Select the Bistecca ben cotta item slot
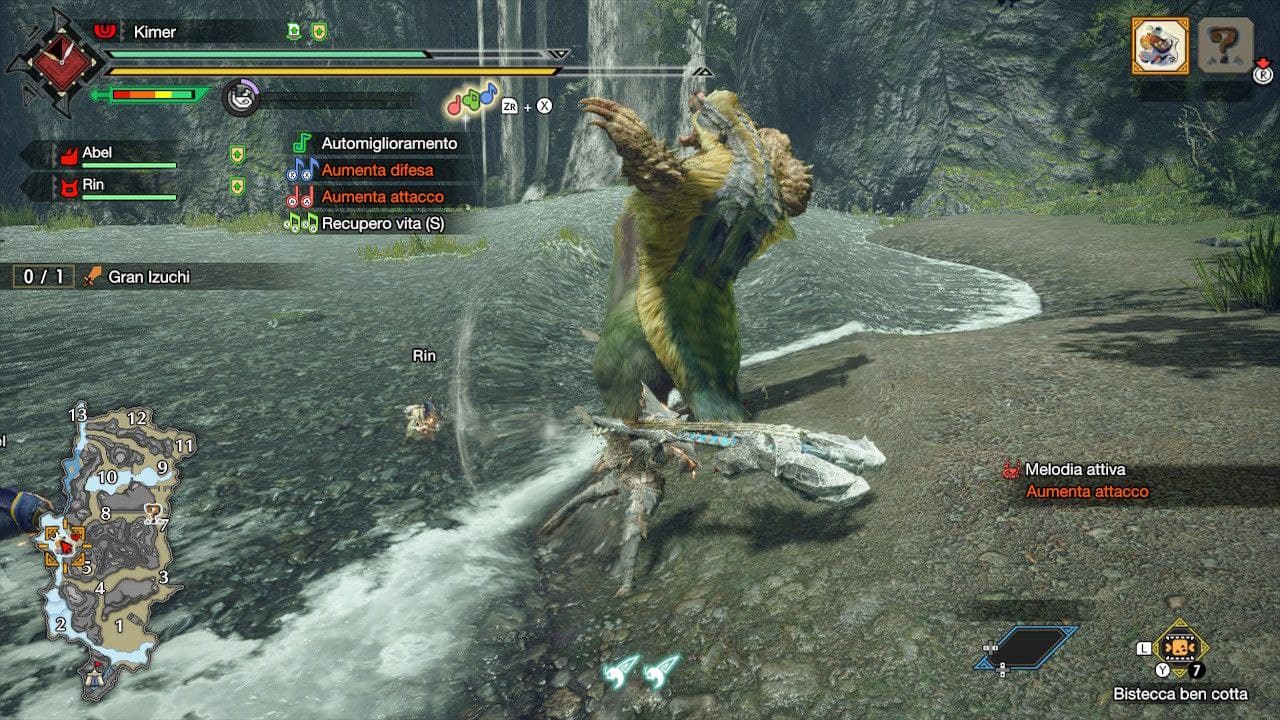 click(1180, 648)
